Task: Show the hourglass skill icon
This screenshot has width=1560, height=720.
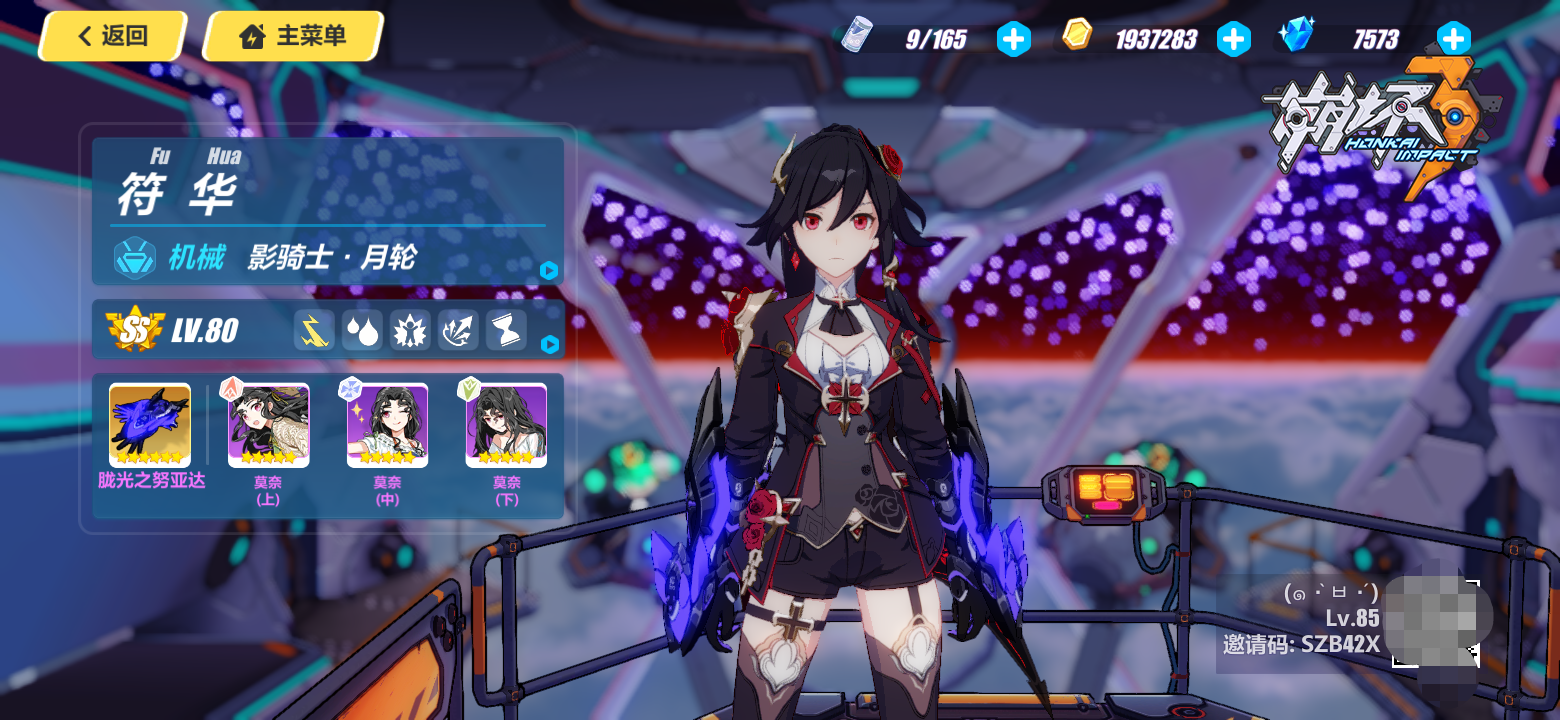Action: (506, 330)
